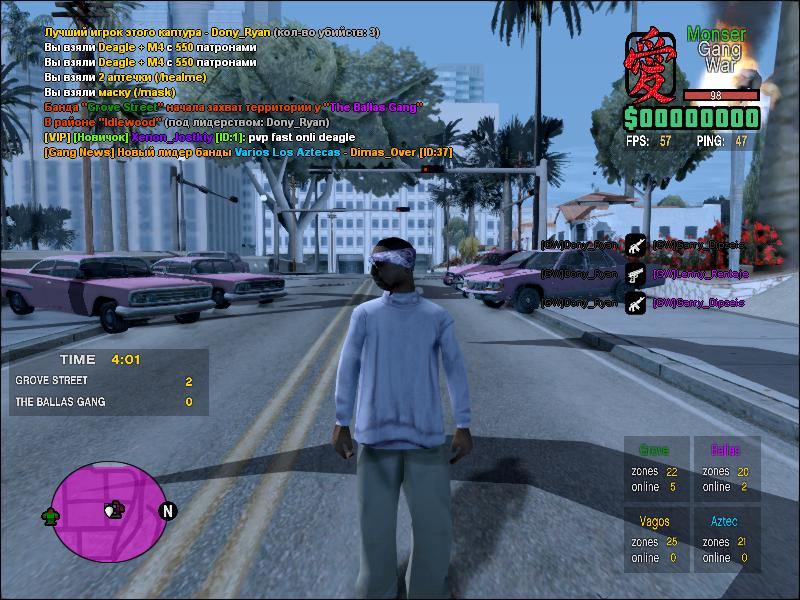This screenshot has width=800, height=600.
Task: Choose the Vagos gang zones panel
Action: coord(655,539)
